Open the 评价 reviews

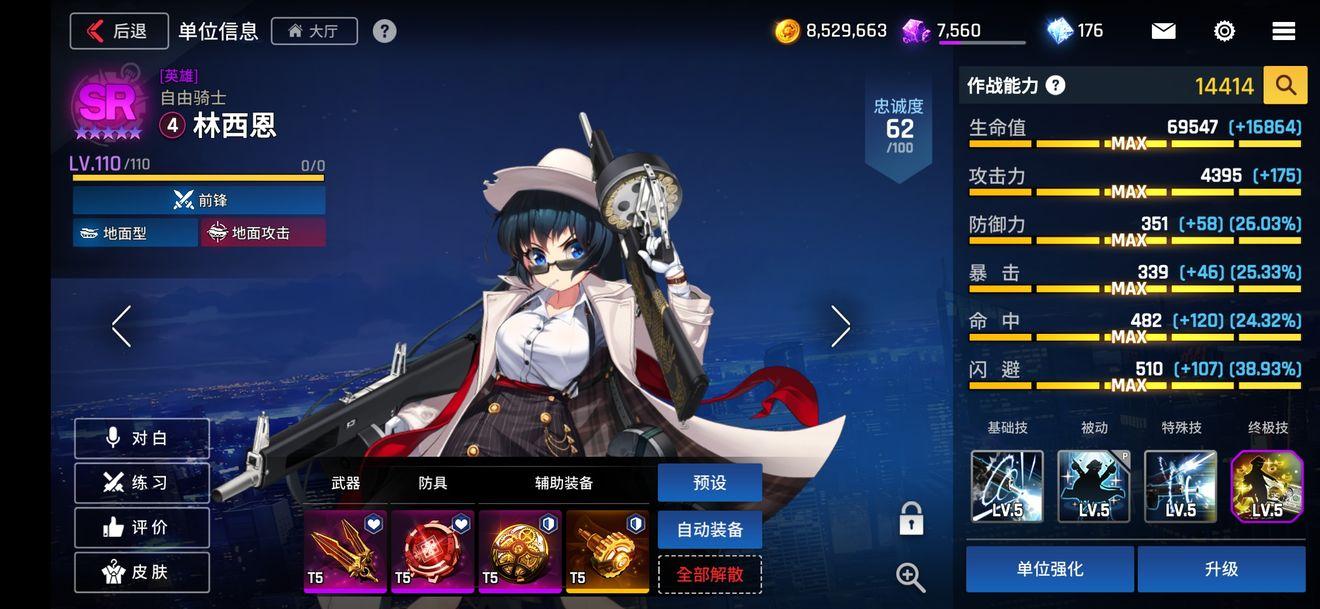[142, 527]
